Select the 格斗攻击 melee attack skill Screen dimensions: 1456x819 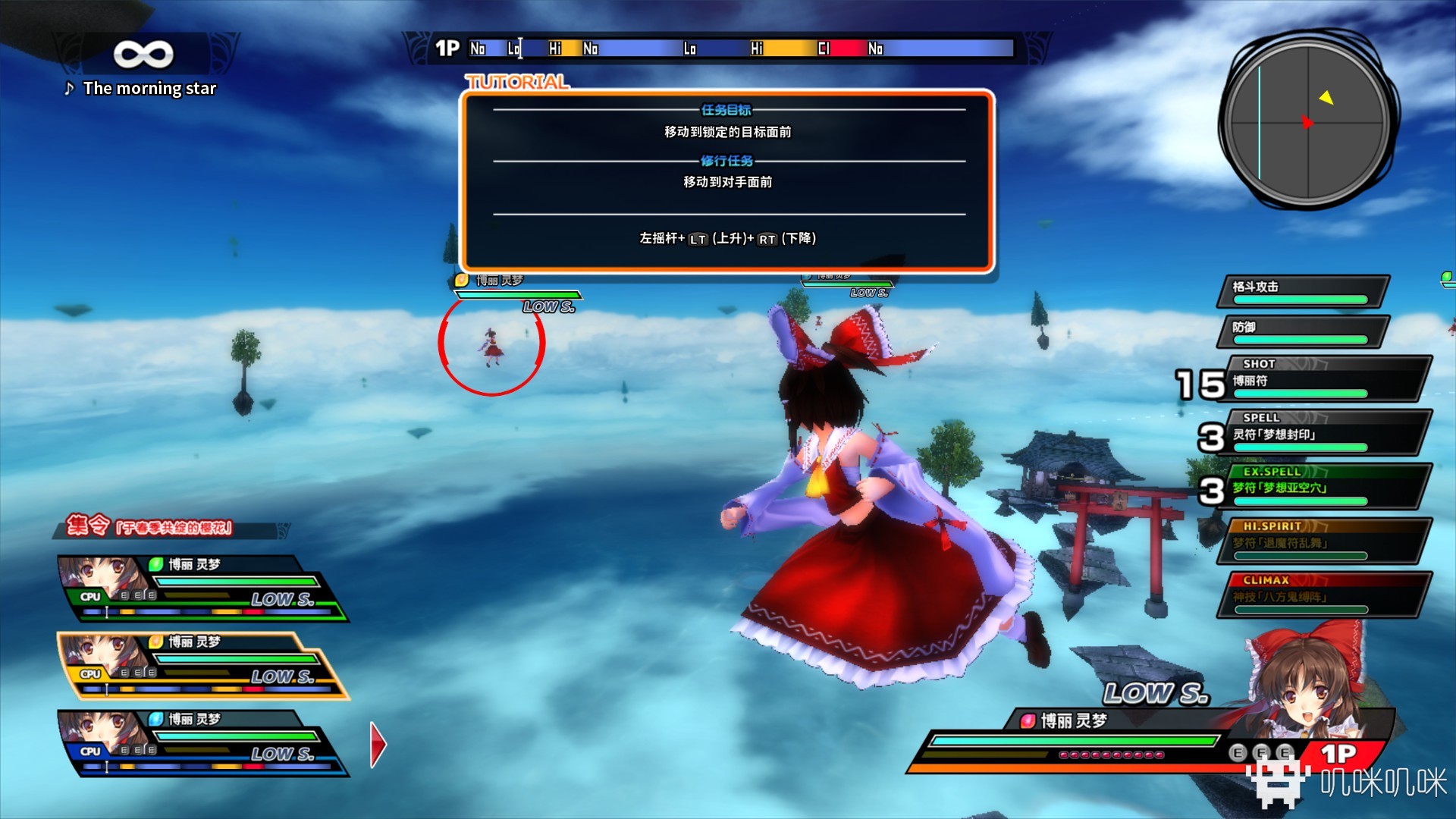tap(1300, 288)
